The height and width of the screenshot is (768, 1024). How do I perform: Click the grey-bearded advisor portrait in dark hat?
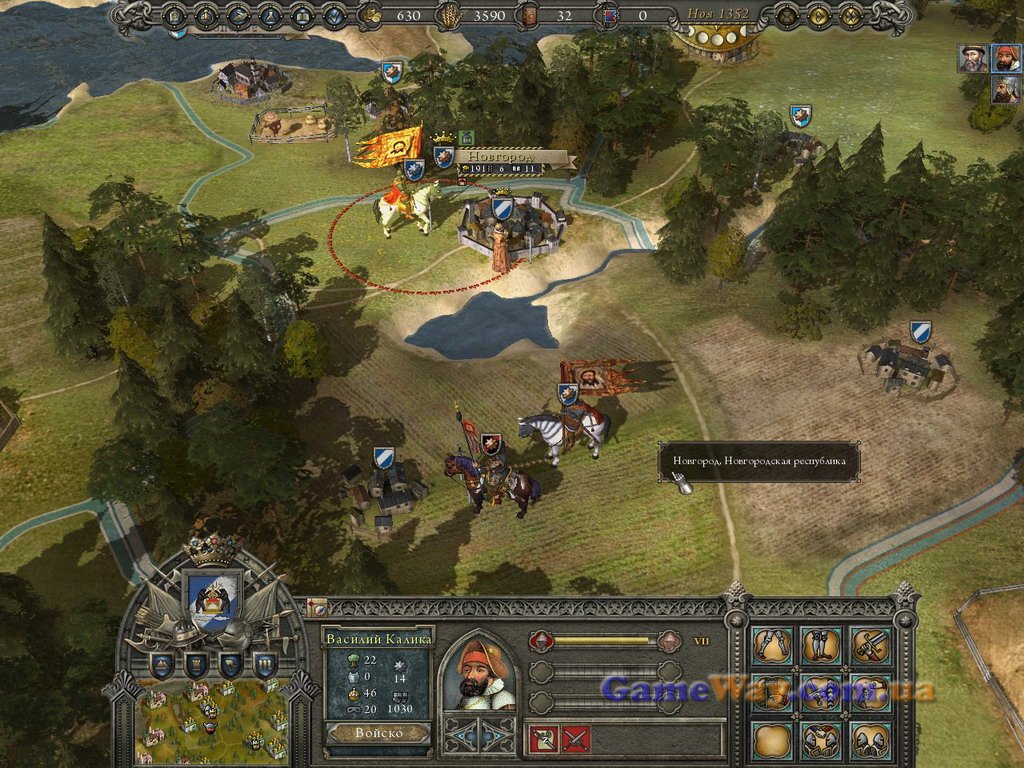pyautogui.click(x=972, y=58)
